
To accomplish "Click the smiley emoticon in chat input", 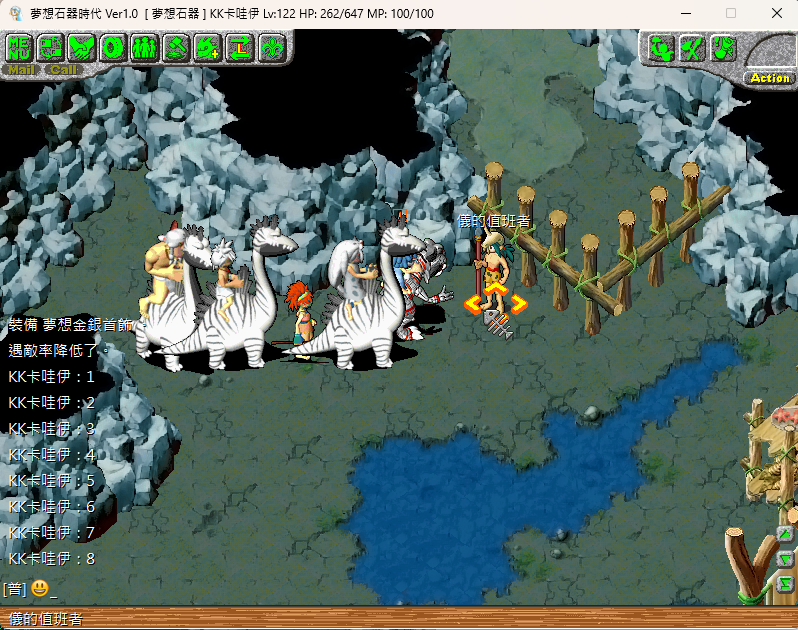I will pyautogui.click(x=39, y=589).
